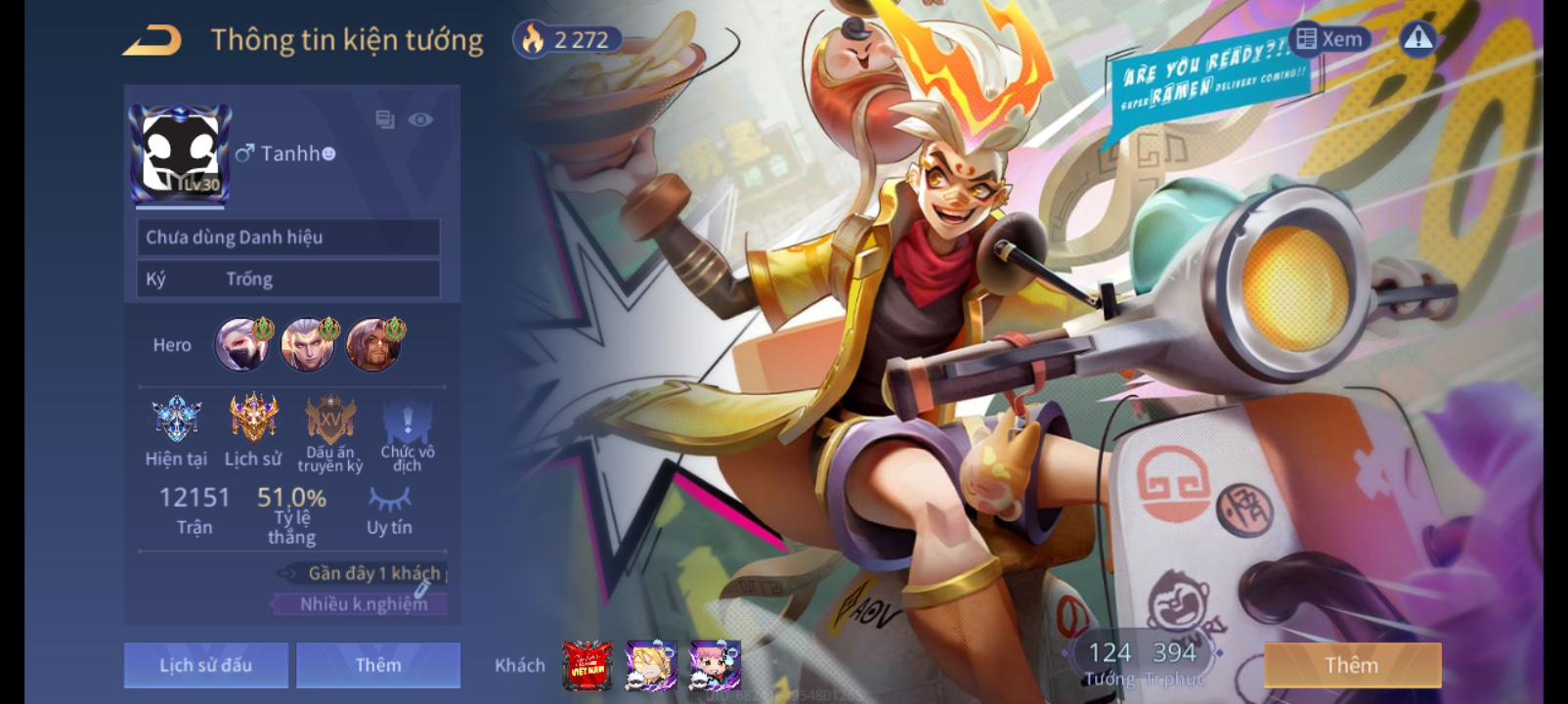
Task: Click the flame popularity counter 2272
Action: pos(568,40)
